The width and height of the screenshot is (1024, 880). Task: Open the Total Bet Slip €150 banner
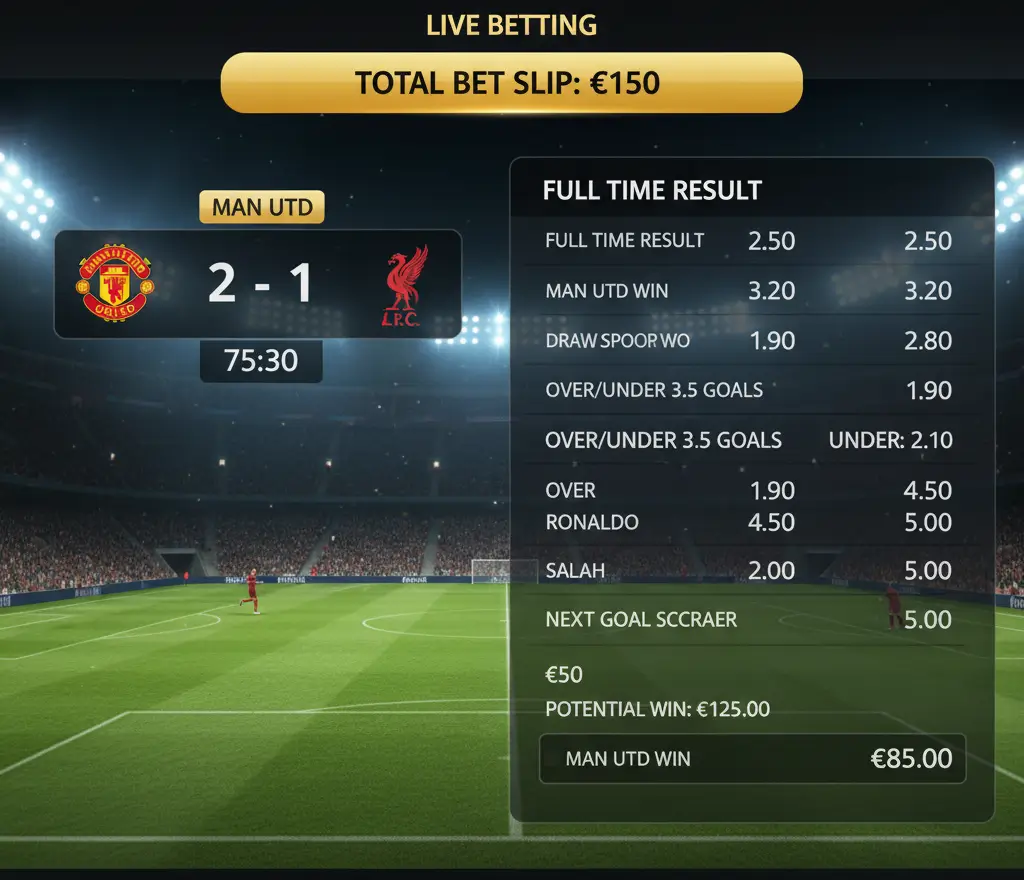tap(511, 82)
